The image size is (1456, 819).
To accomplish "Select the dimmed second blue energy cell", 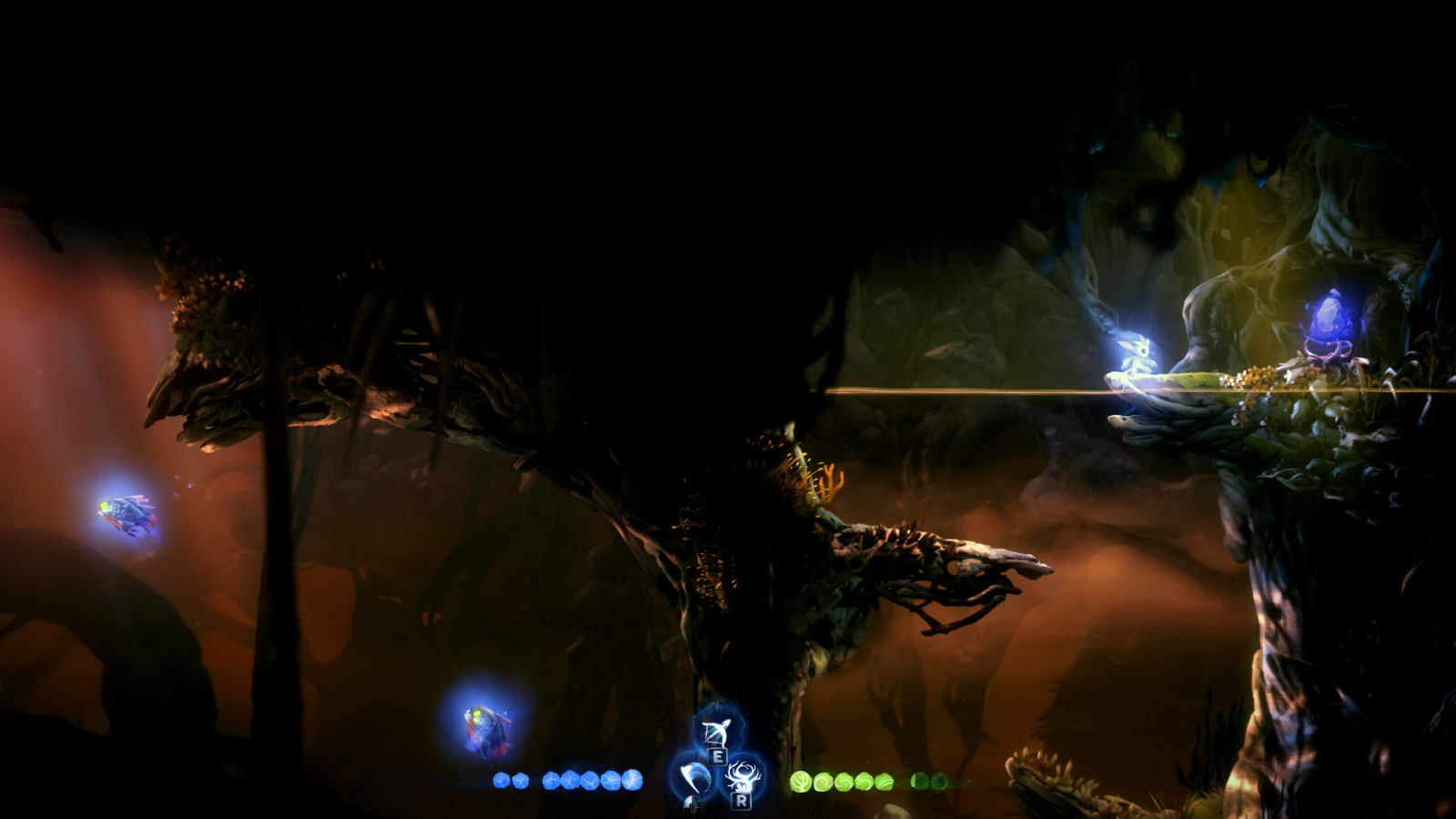I will pyautogui.click(x=521, y=779).
